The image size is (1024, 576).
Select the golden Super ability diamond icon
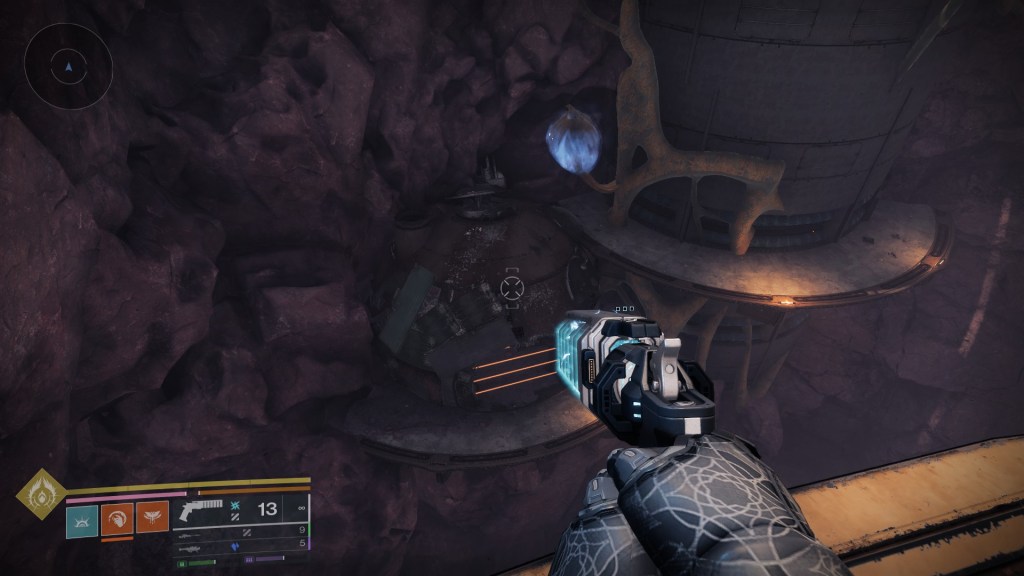coord(40,494)
